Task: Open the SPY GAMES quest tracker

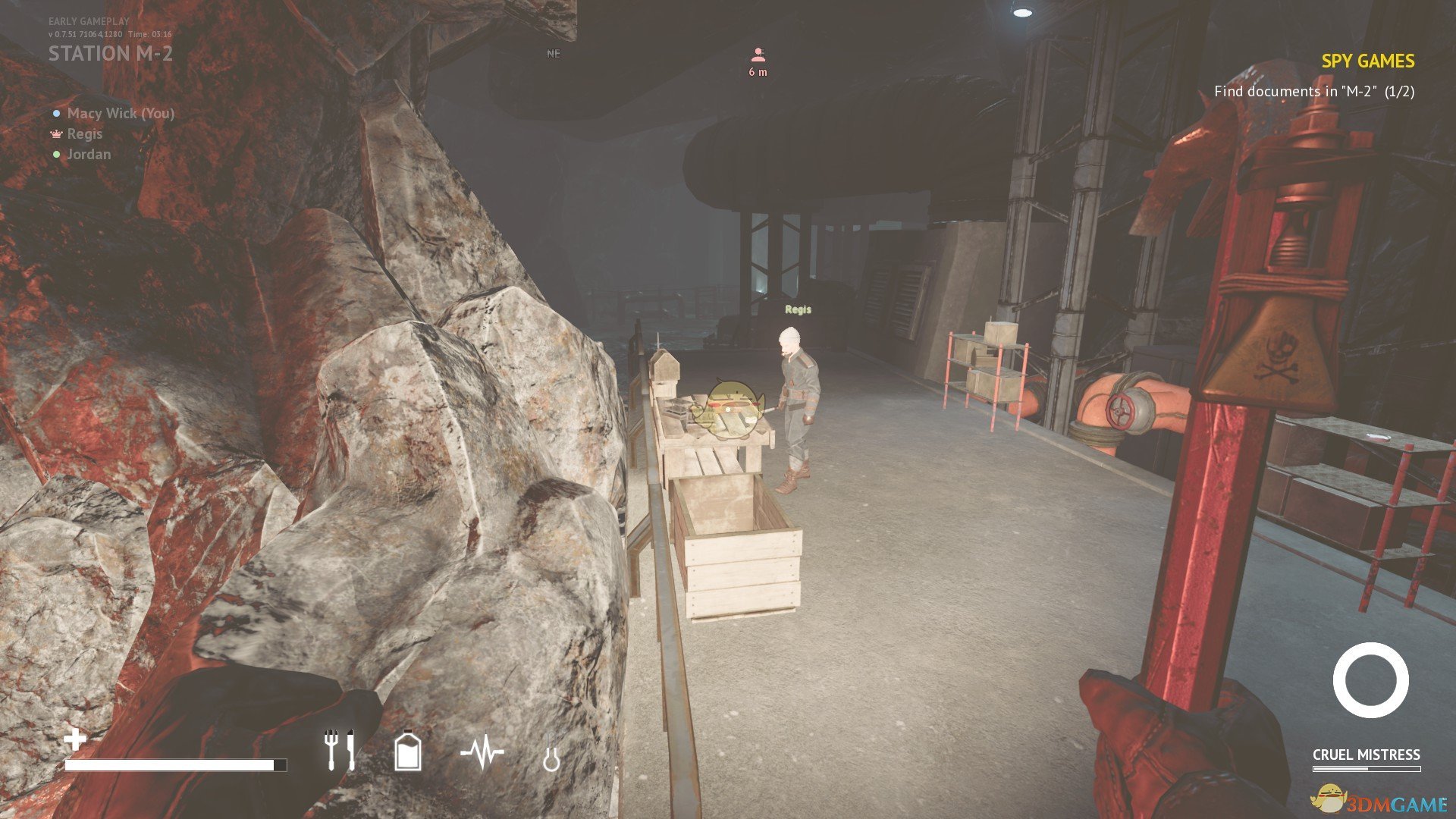Action: [1367, 61]
